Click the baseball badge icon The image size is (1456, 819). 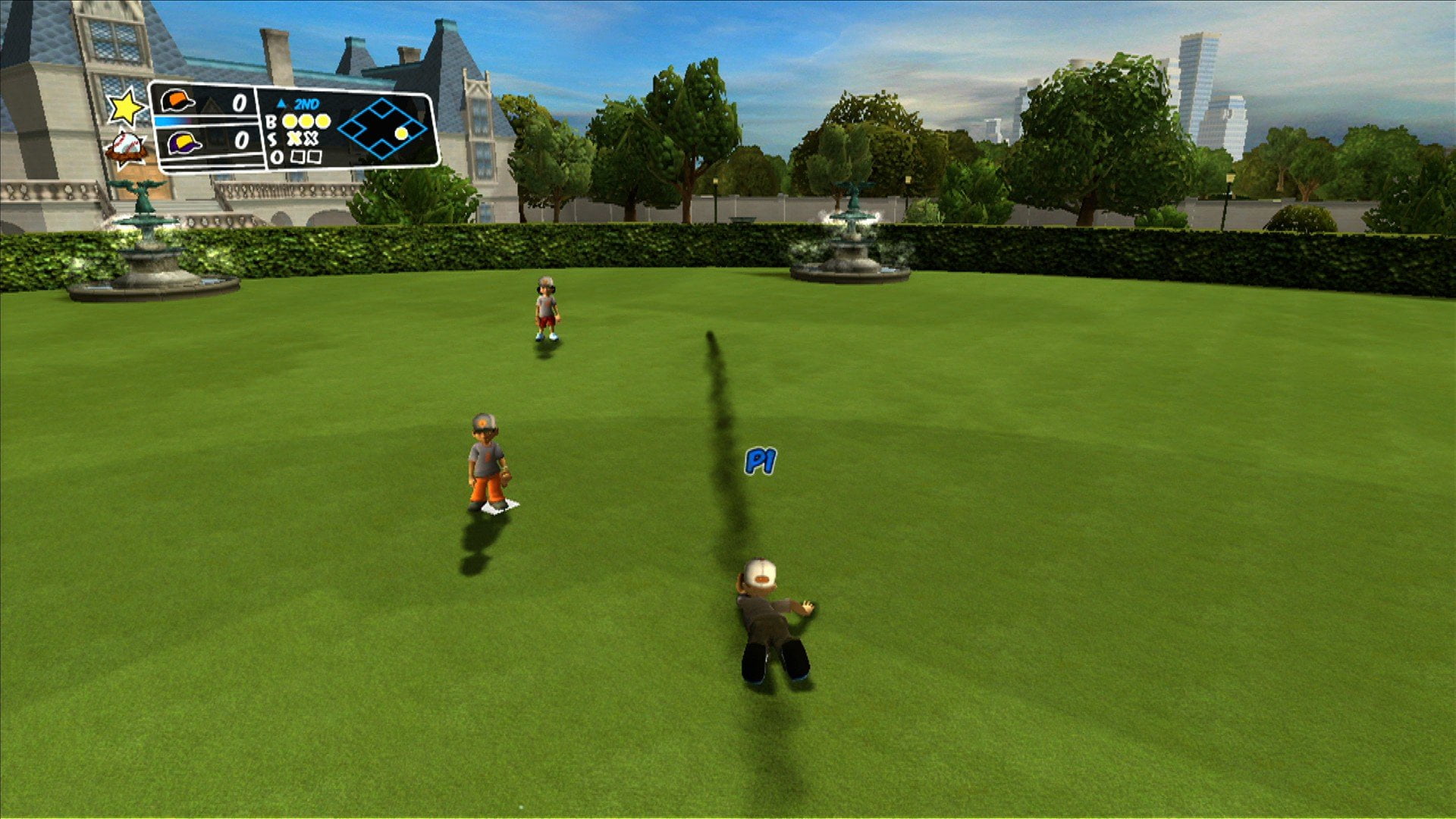tap(127, 146)
